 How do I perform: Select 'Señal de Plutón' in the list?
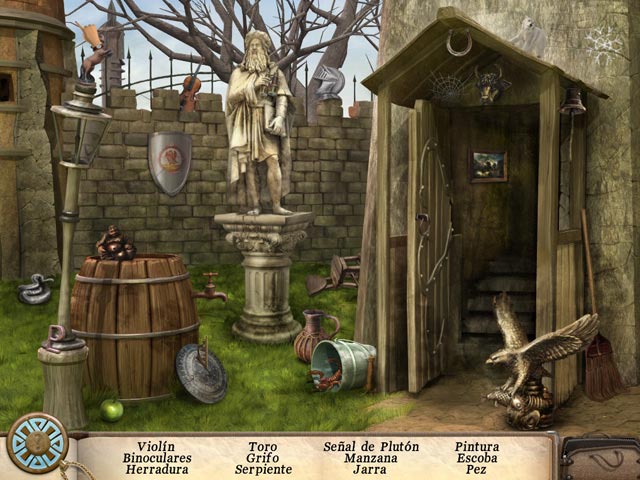371,447
